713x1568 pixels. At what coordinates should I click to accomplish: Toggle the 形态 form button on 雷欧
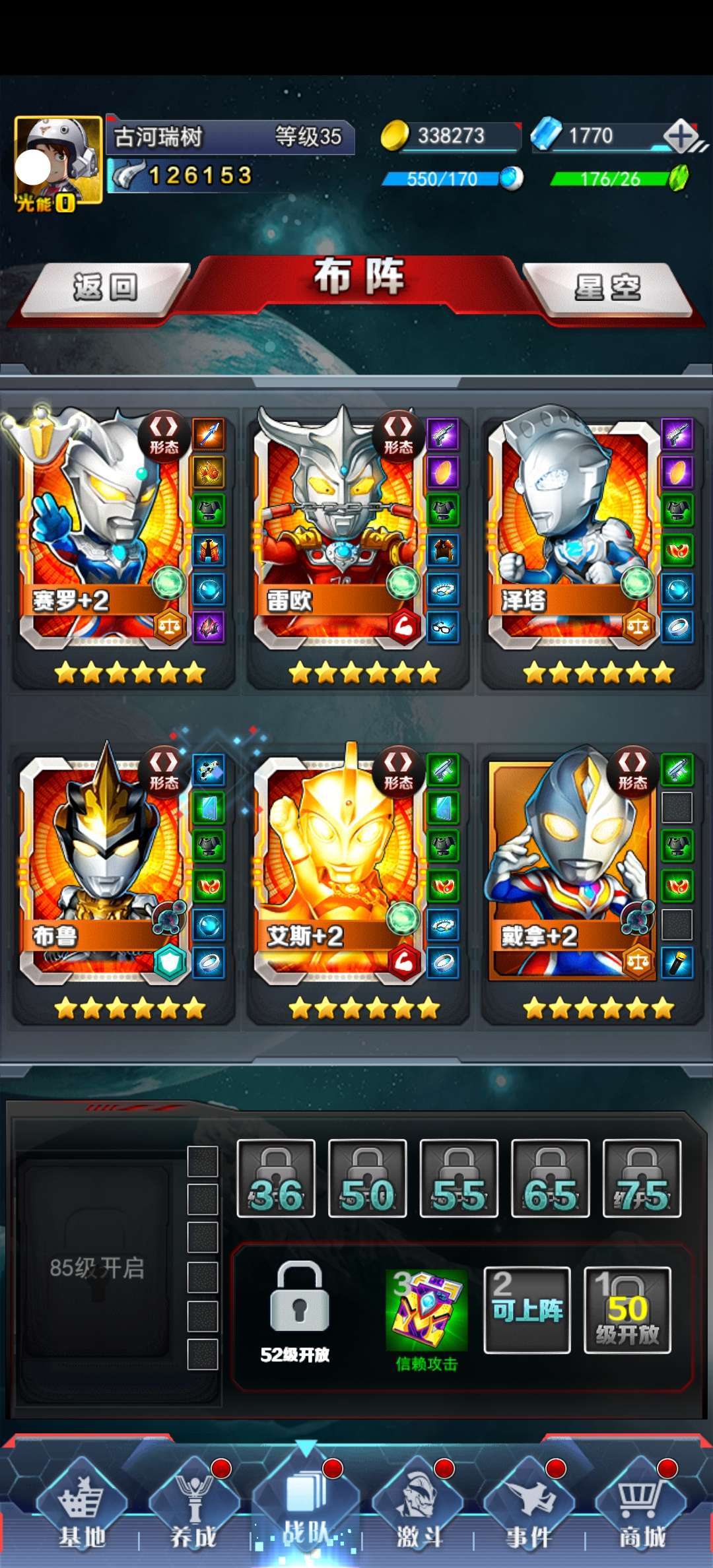[x=398, y=434]
